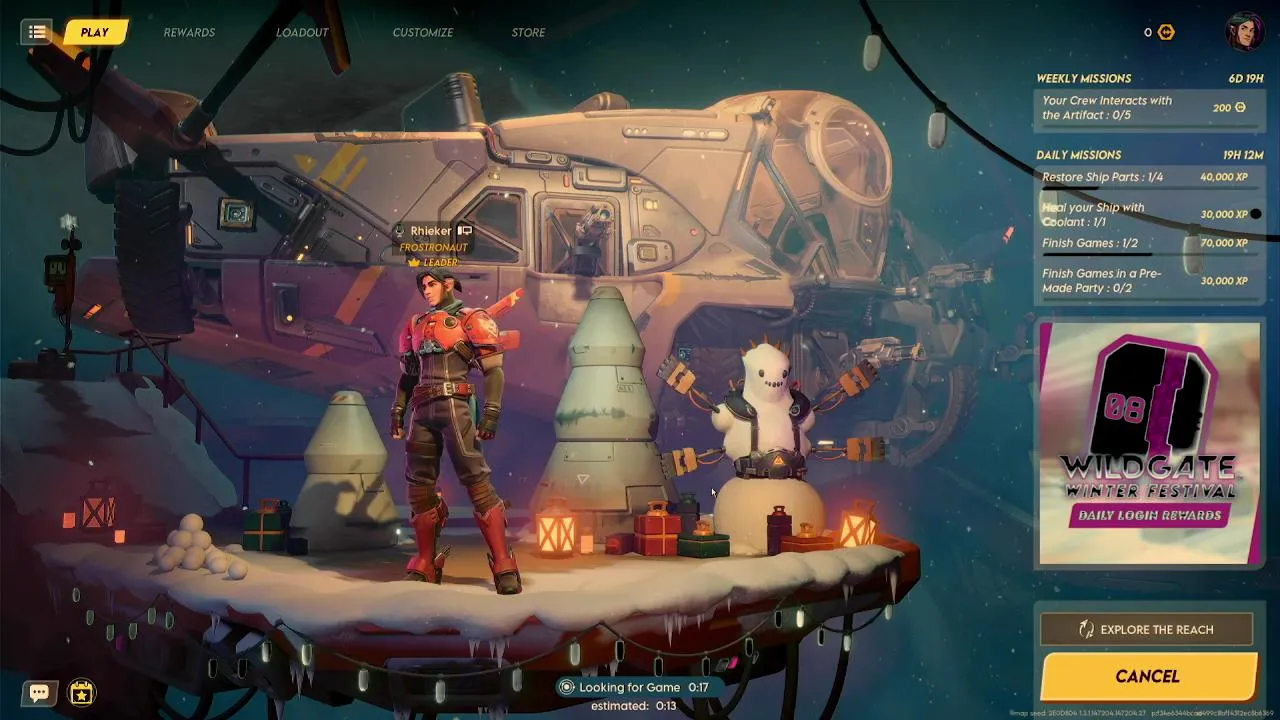Choose the Heal your Ship with Coolant mission
This screenshot has width=1280, height=720.
pos(1146,214)
